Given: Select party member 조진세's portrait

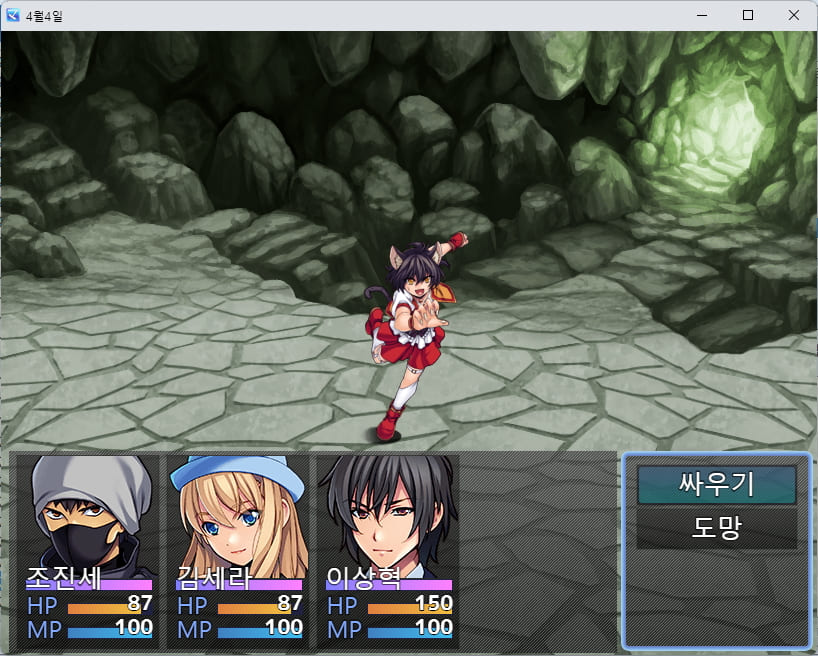Looking at the screenshot, I should (90, 515).
